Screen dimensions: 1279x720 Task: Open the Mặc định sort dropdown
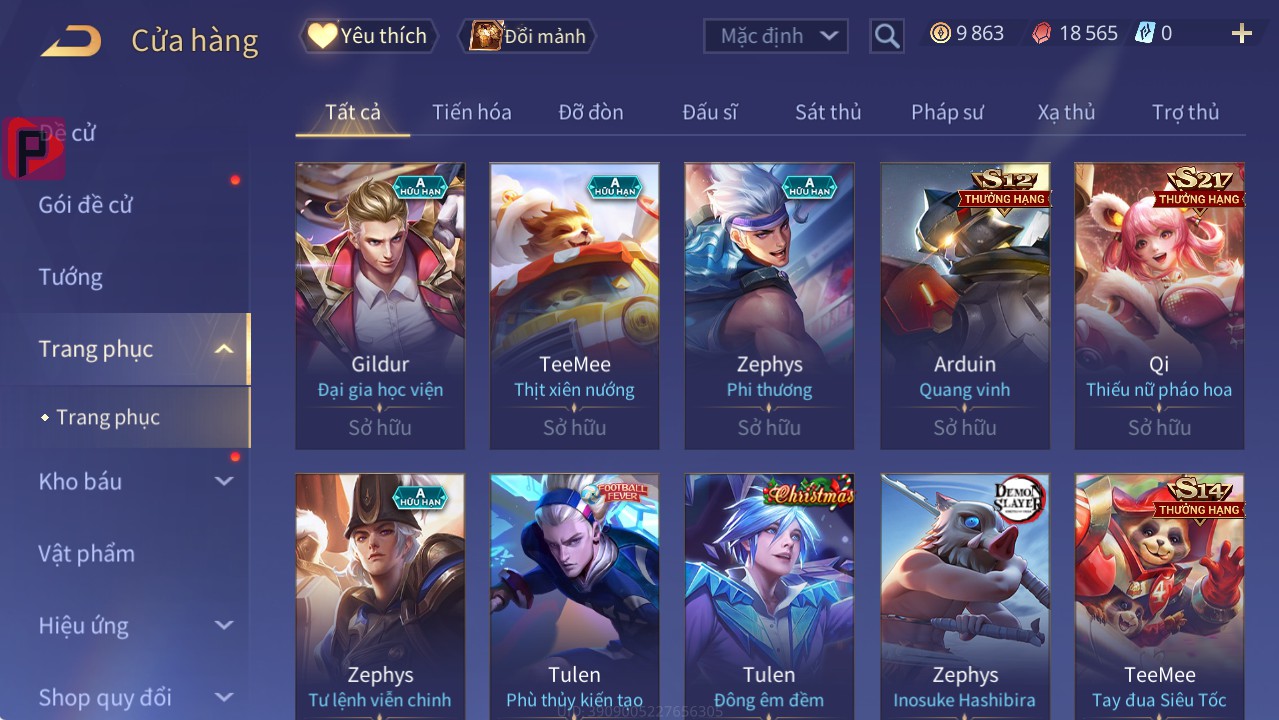[x=776, y=36]
